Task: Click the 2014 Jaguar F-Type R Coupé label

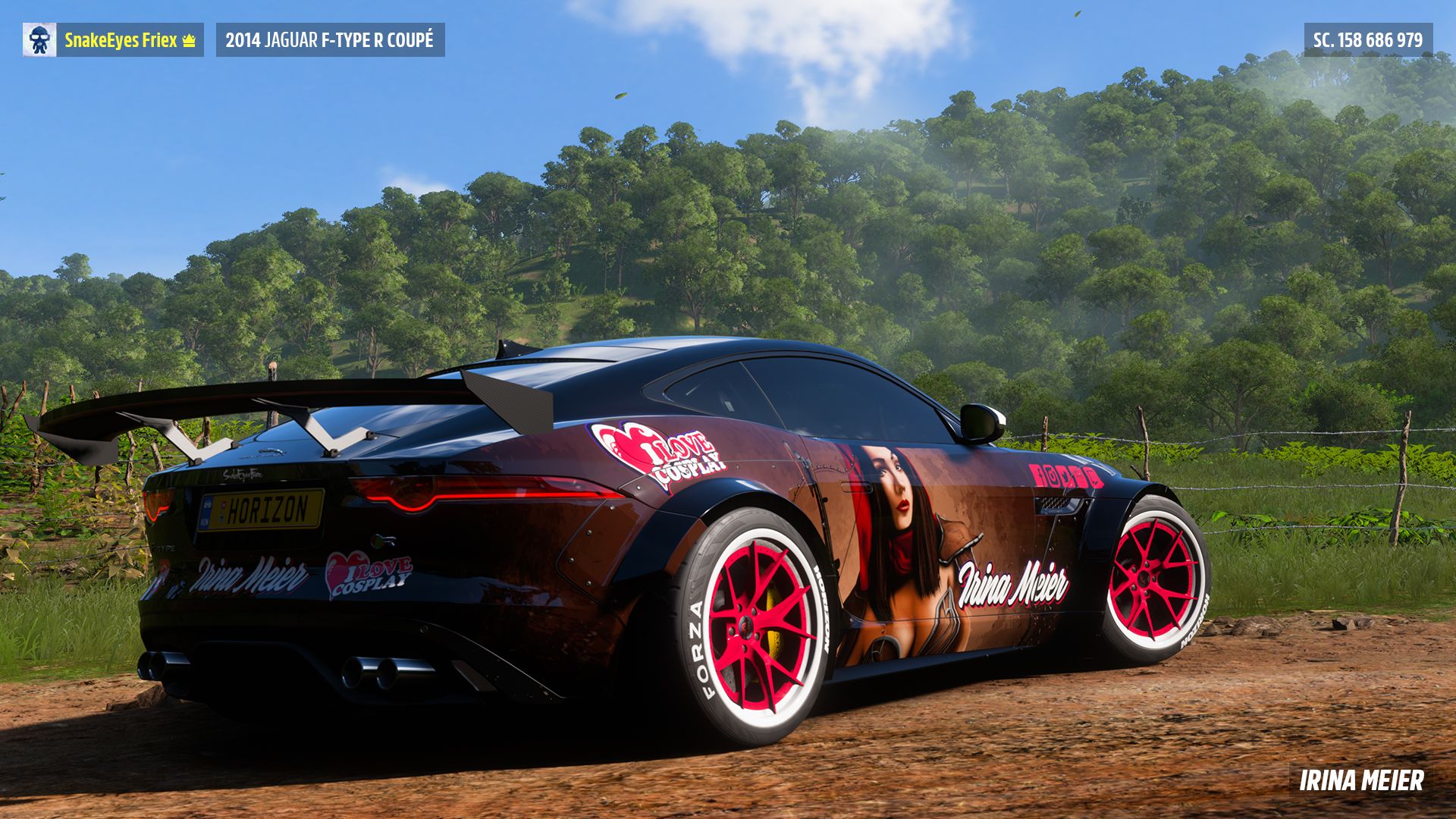Action: (330, 40)
